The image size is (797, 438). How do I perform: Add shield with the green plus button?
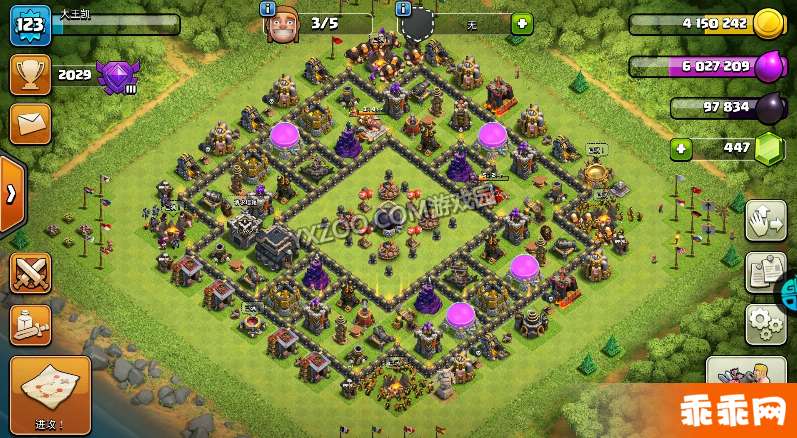(x=521, y=23)
